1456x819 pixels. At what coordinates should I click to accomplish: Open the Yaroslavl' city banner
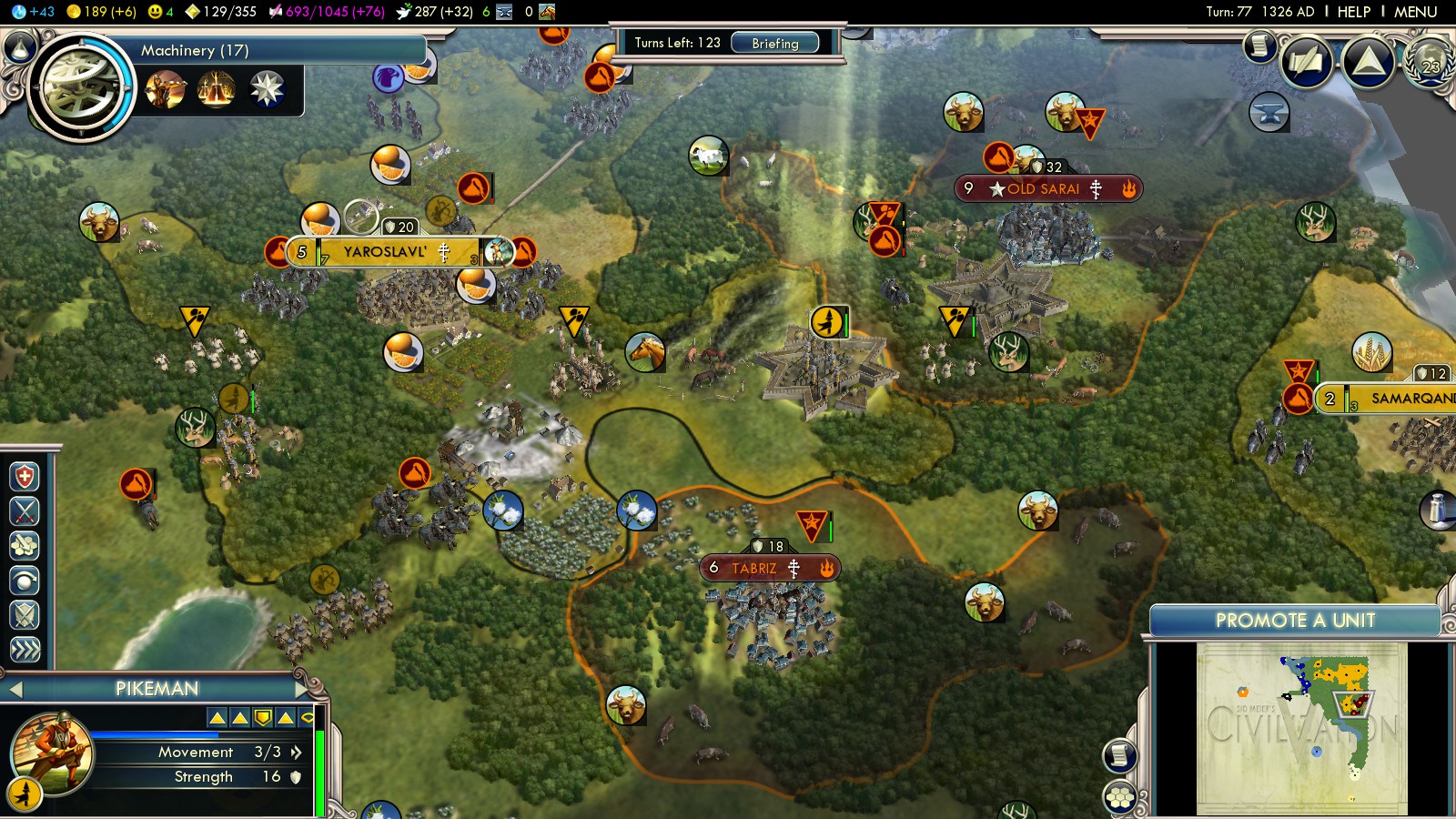click(x=385, y=252)
